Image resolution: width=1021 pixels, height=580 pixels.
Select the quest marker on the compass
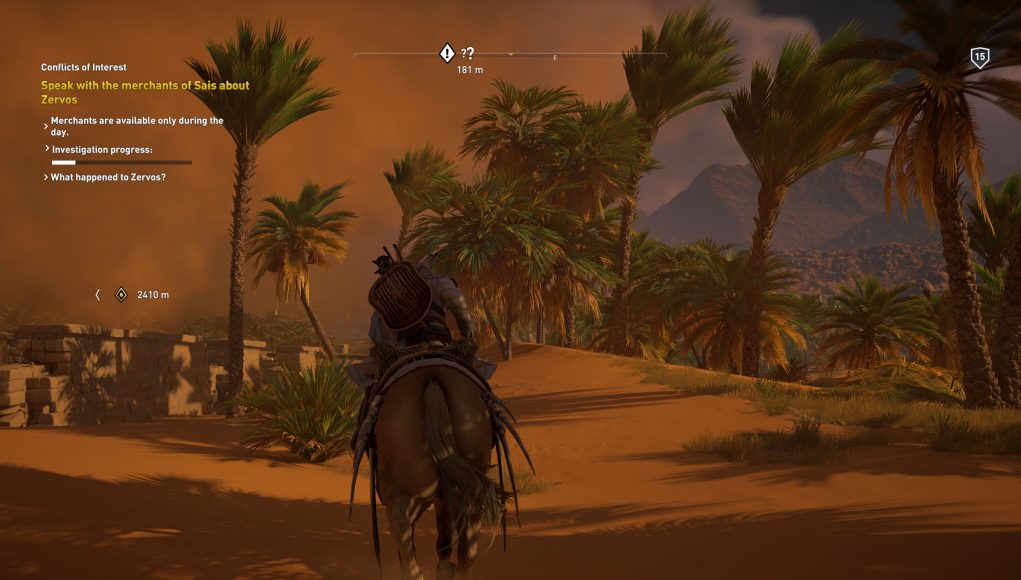[447, 53]
